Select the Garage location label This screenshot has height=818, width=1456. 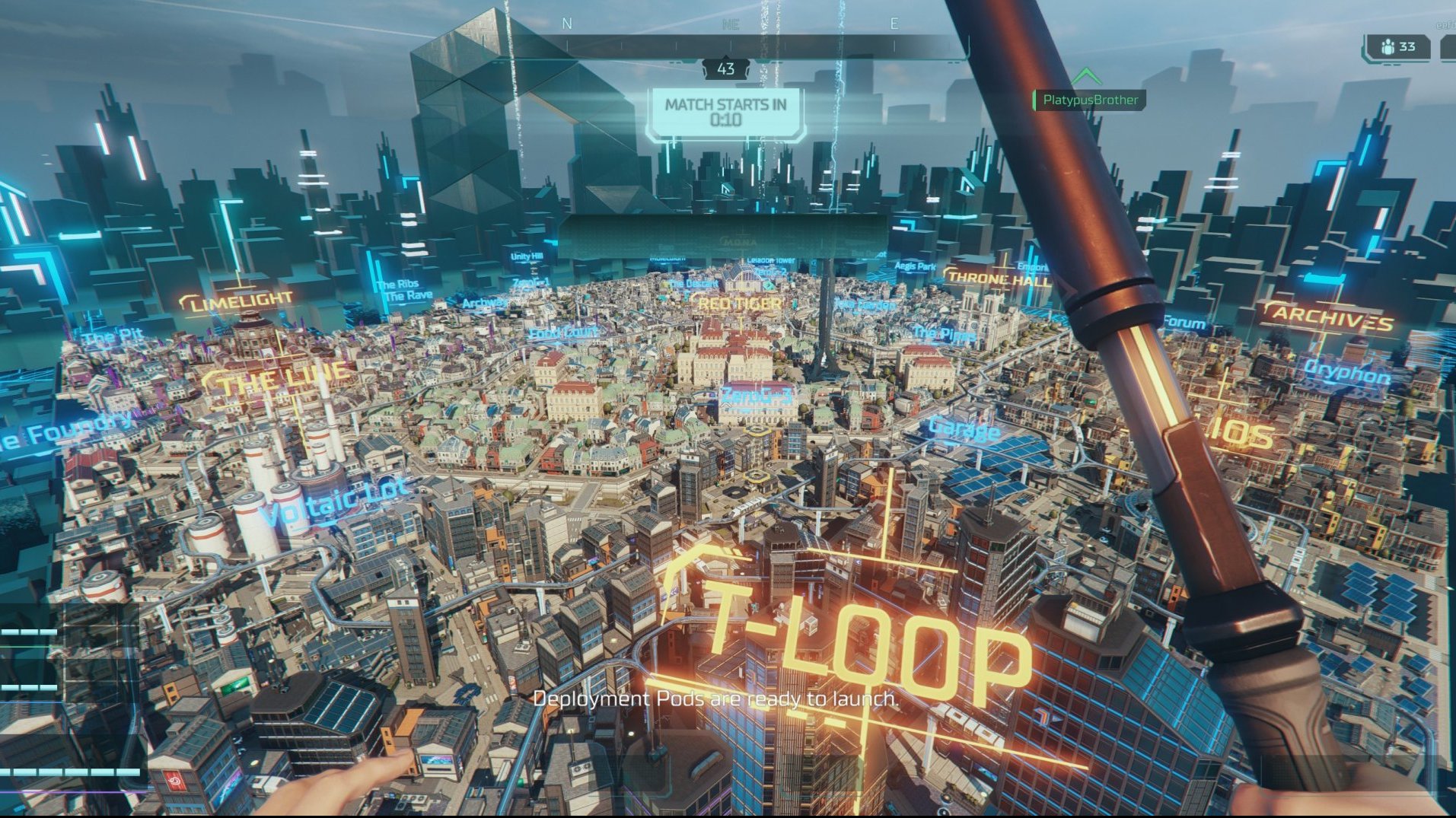coord(963,429)
